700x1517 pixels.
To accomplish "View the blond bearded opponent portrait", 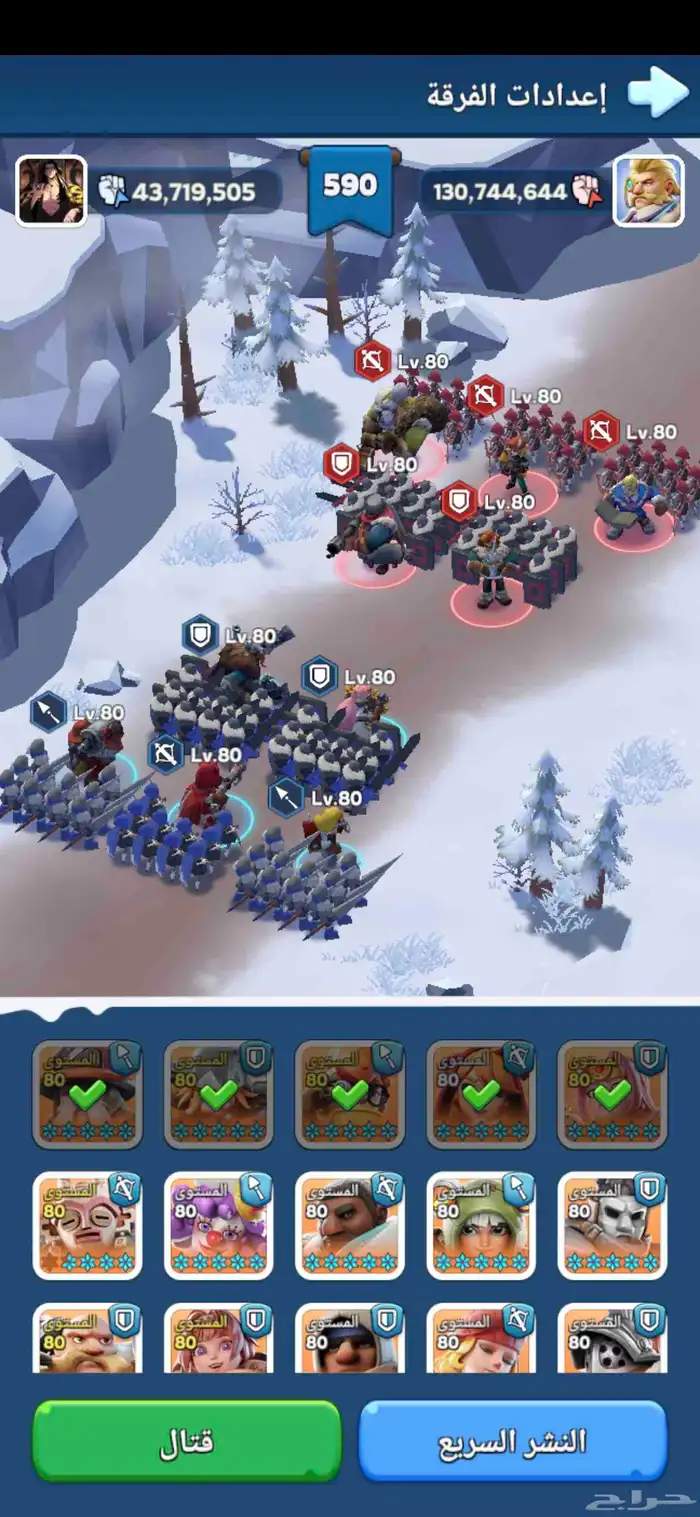I will click(648, 190).
